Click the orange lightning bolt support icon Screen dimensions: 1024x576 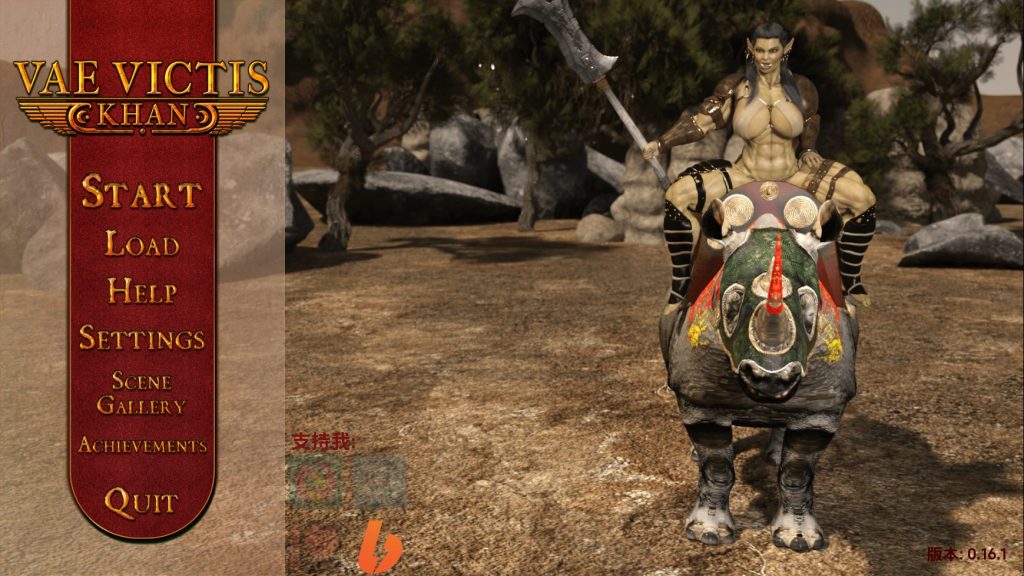point(380,546)
